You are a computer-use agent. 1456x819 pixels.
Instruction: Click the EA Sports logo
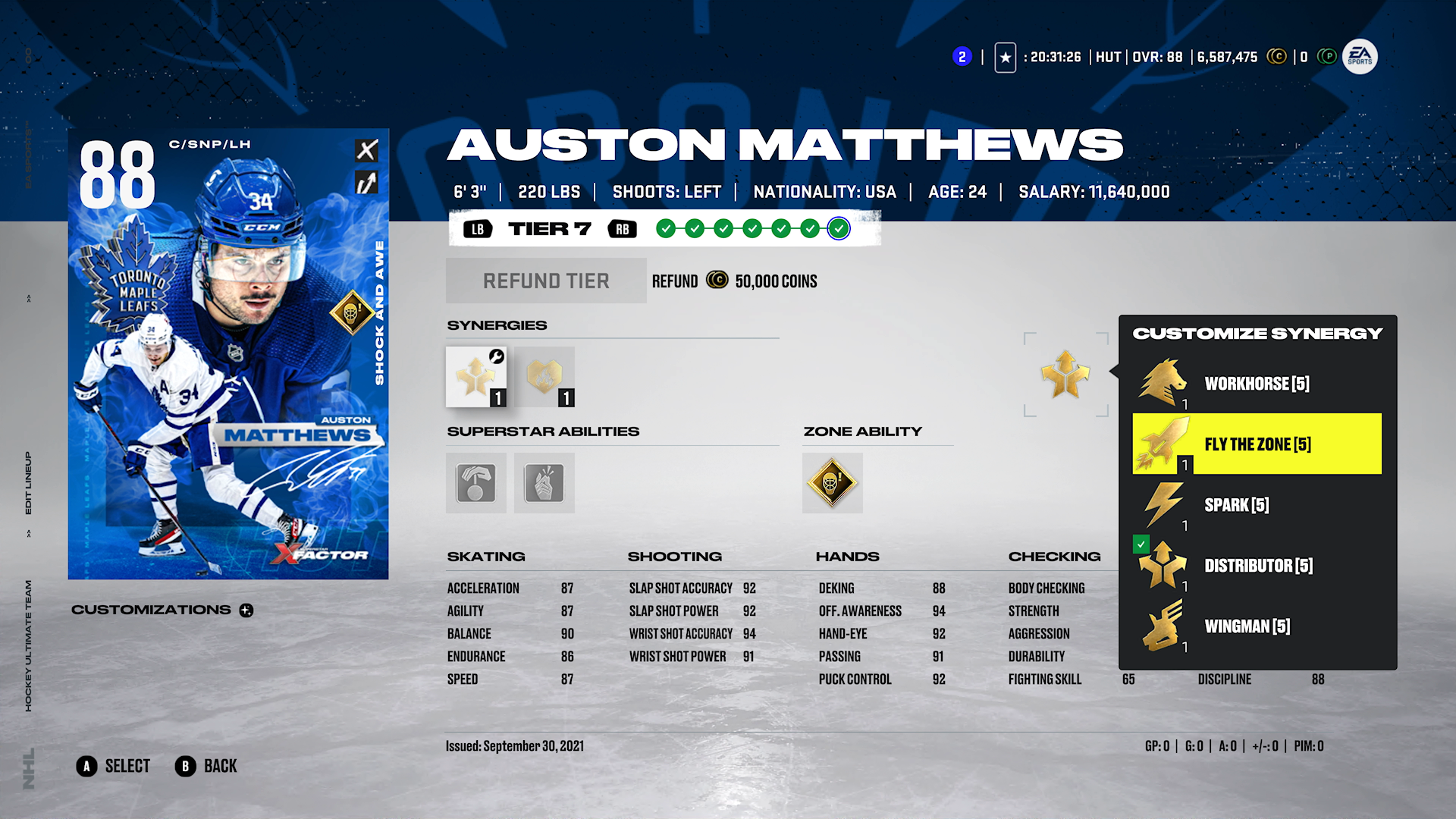click(x=1359, y=57)
